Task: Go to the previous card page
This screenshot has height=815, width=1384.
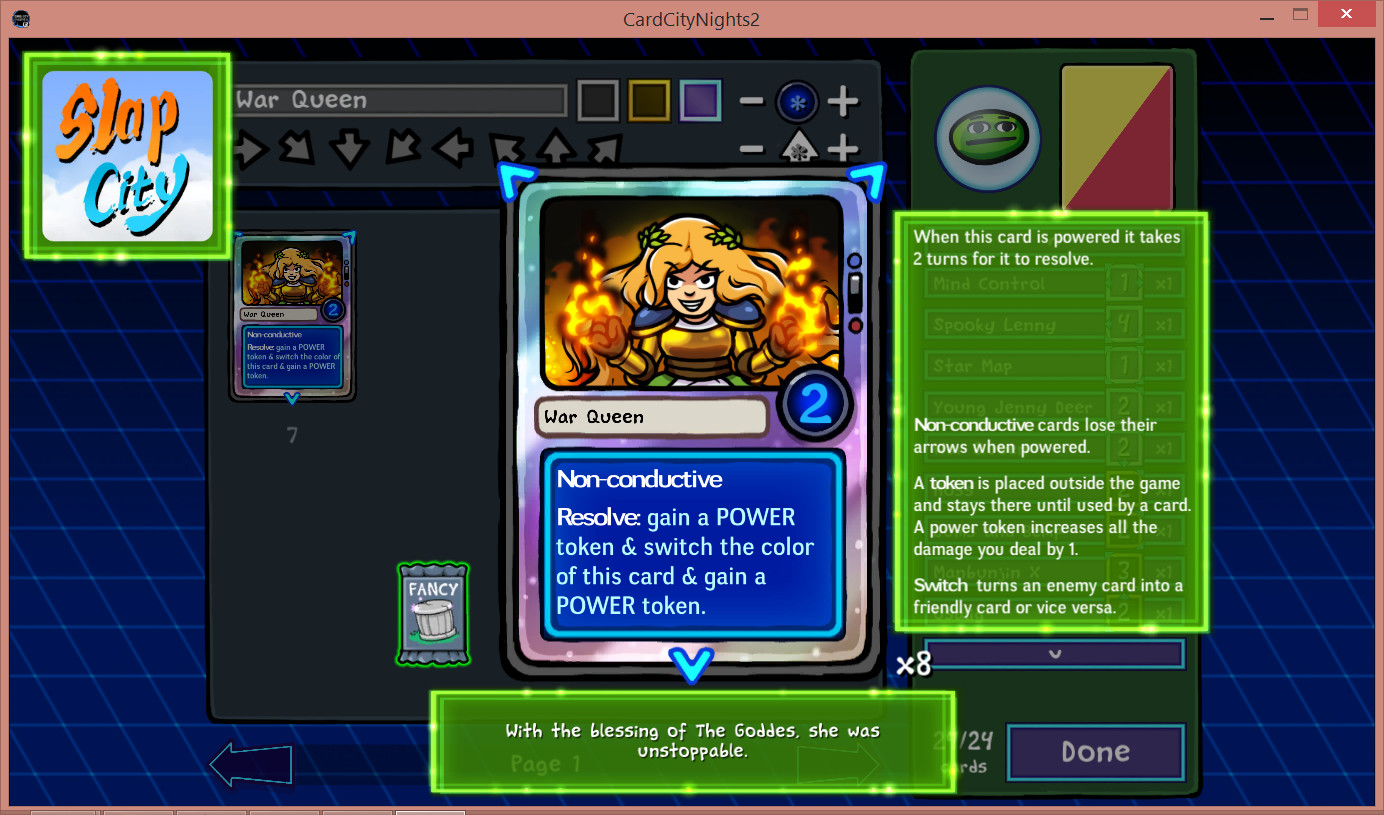Action: click(x=251, y=765)
